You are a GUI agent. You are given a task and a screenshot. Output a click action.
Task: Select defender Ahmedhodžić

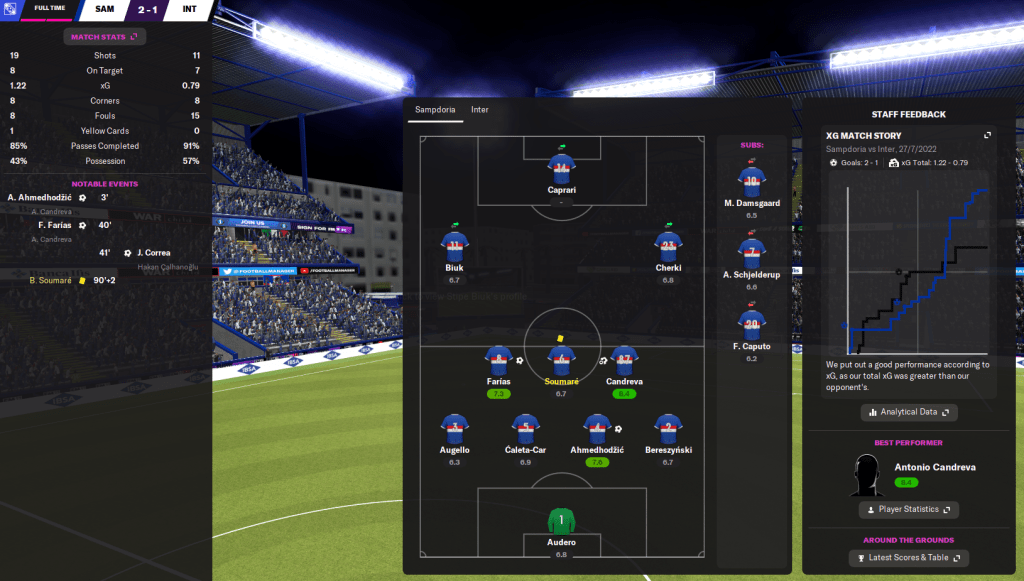click(x=597, y=430)
